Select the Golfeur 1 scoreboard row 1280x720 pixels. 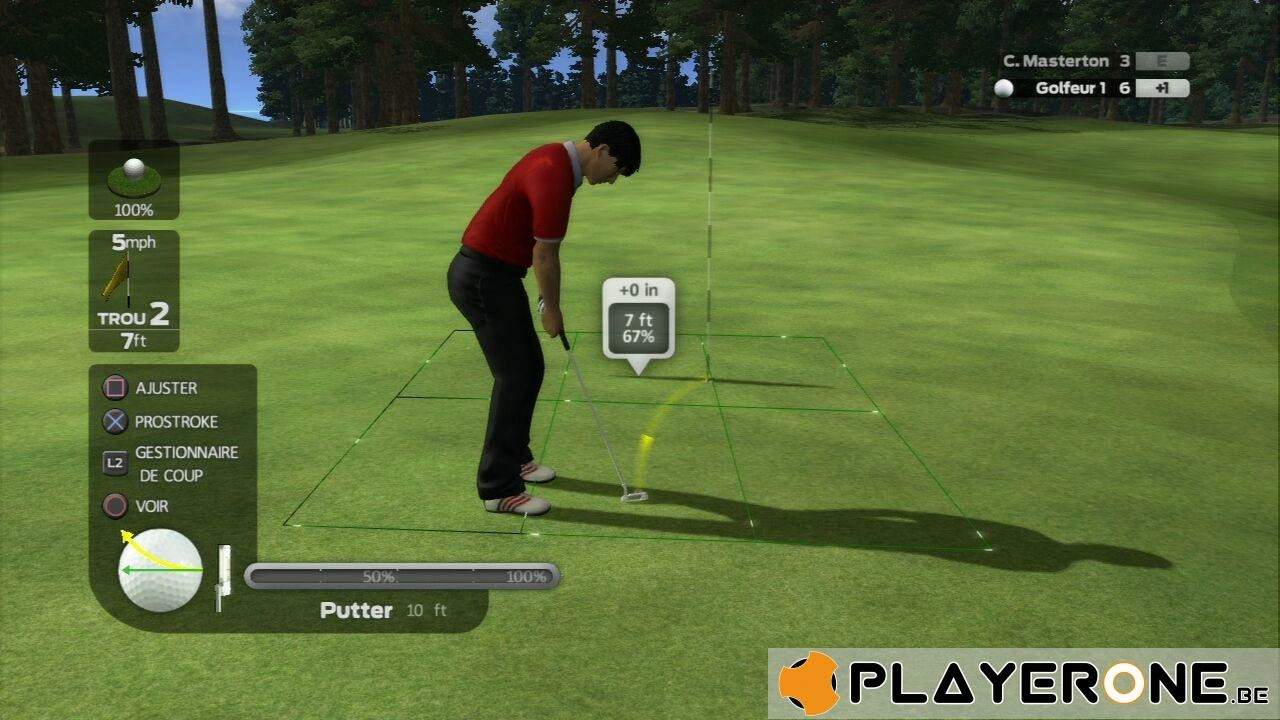click(1091, 88)
